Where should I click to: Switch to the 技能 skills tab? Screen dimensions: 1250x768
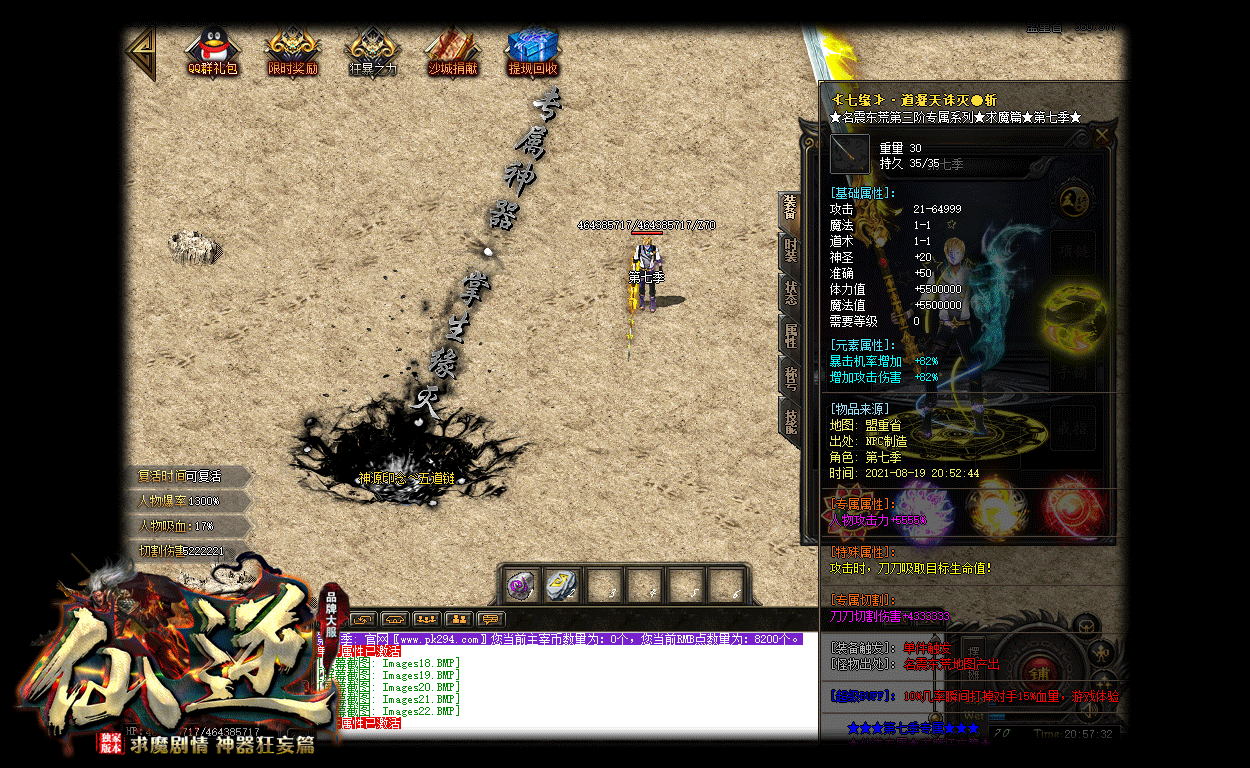(790, 418)
